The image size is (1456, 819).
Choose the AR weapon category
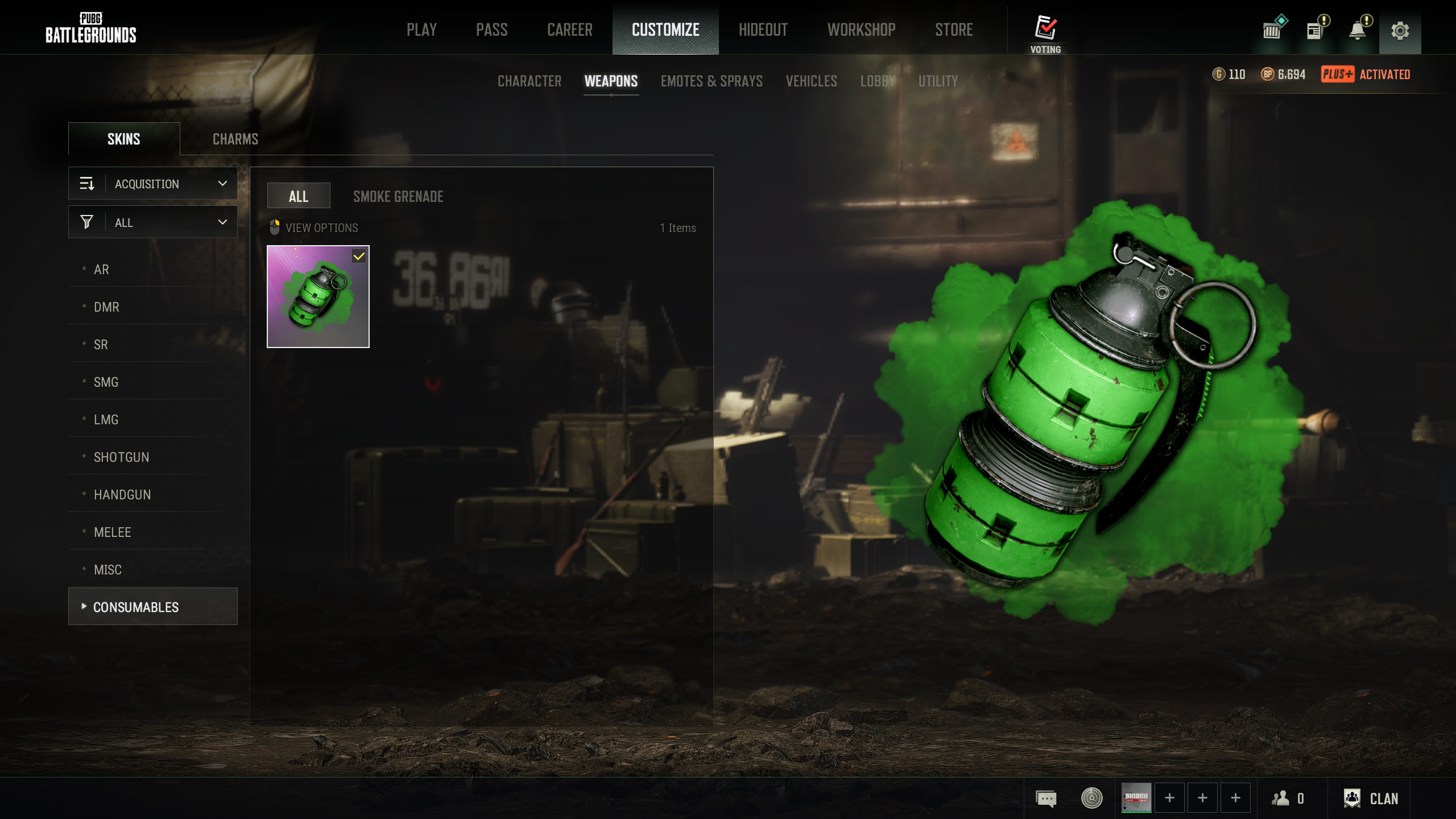101,270
